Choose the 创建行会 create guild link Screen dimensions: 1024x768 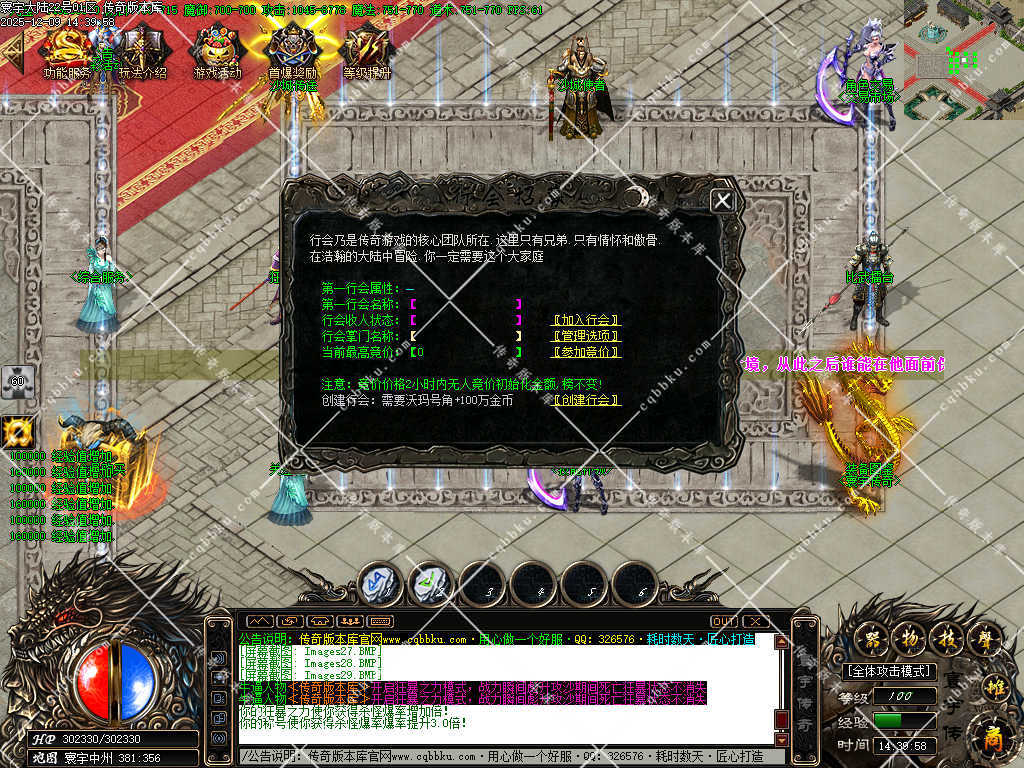pos(587,400)
